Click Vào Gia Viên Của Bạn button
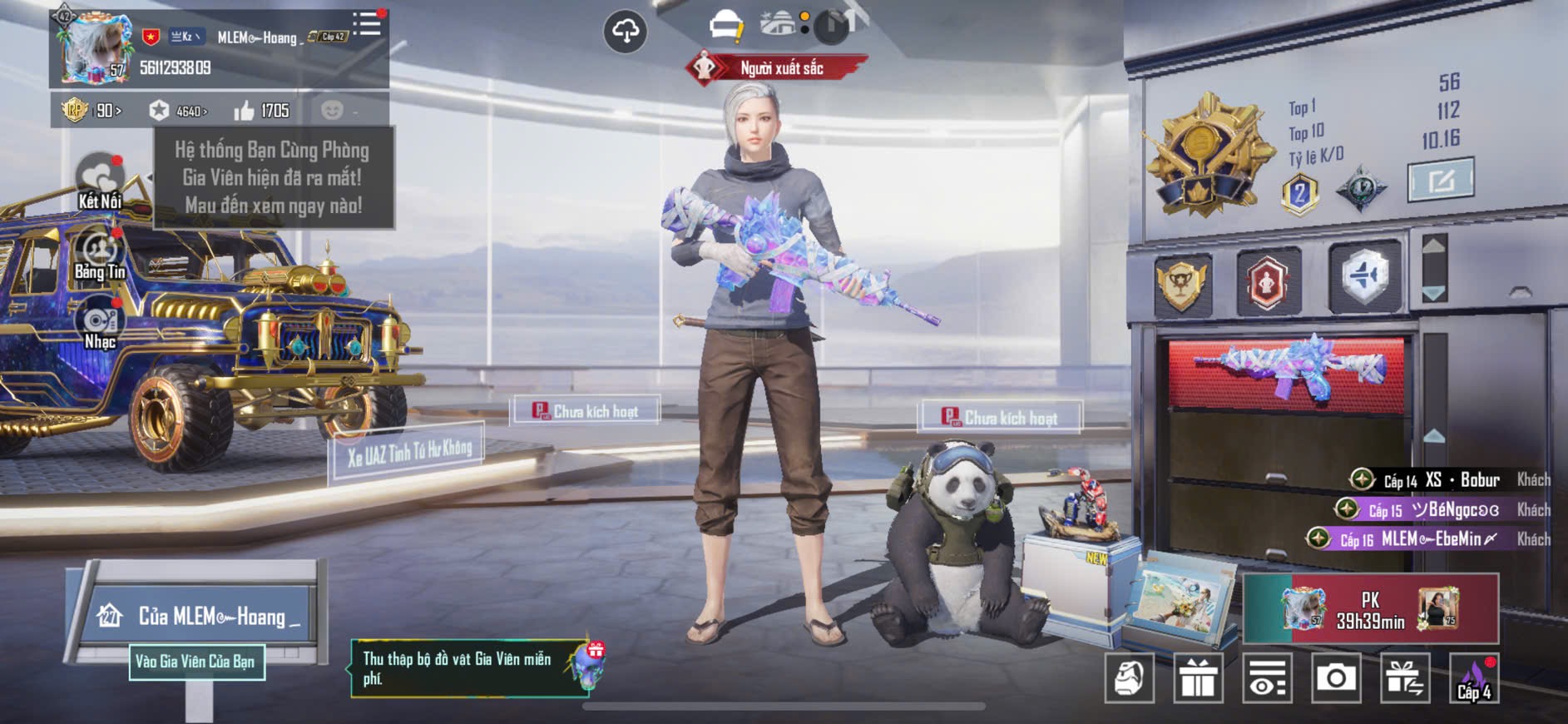Viewport: 1568px width, 724px height. [x=196, y=662]
